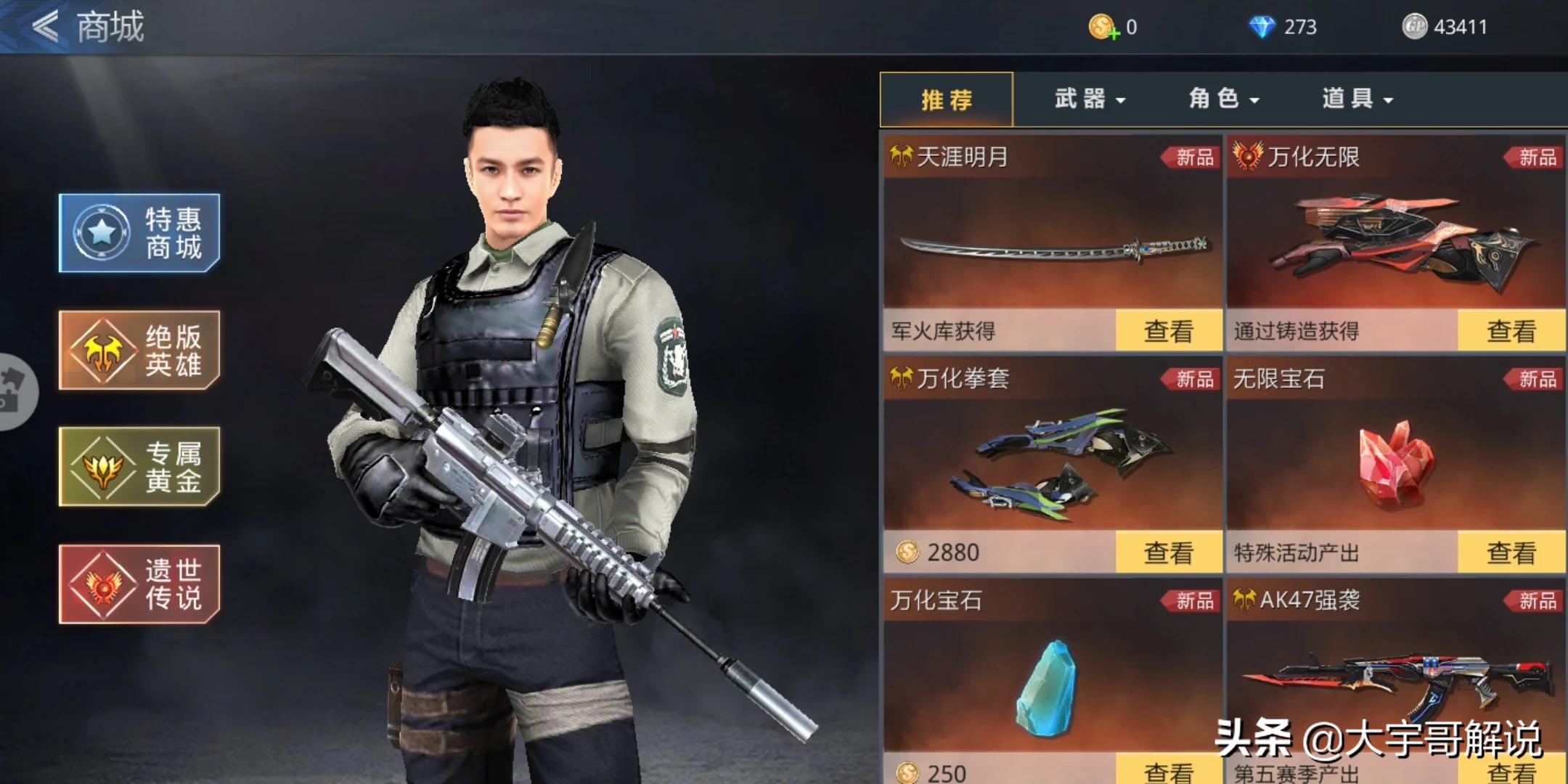The width and height of the screenshot is (1568, 784).
Task: View the 万化拳套 gloves priced 2880
Action: [x=1168, y=552]
